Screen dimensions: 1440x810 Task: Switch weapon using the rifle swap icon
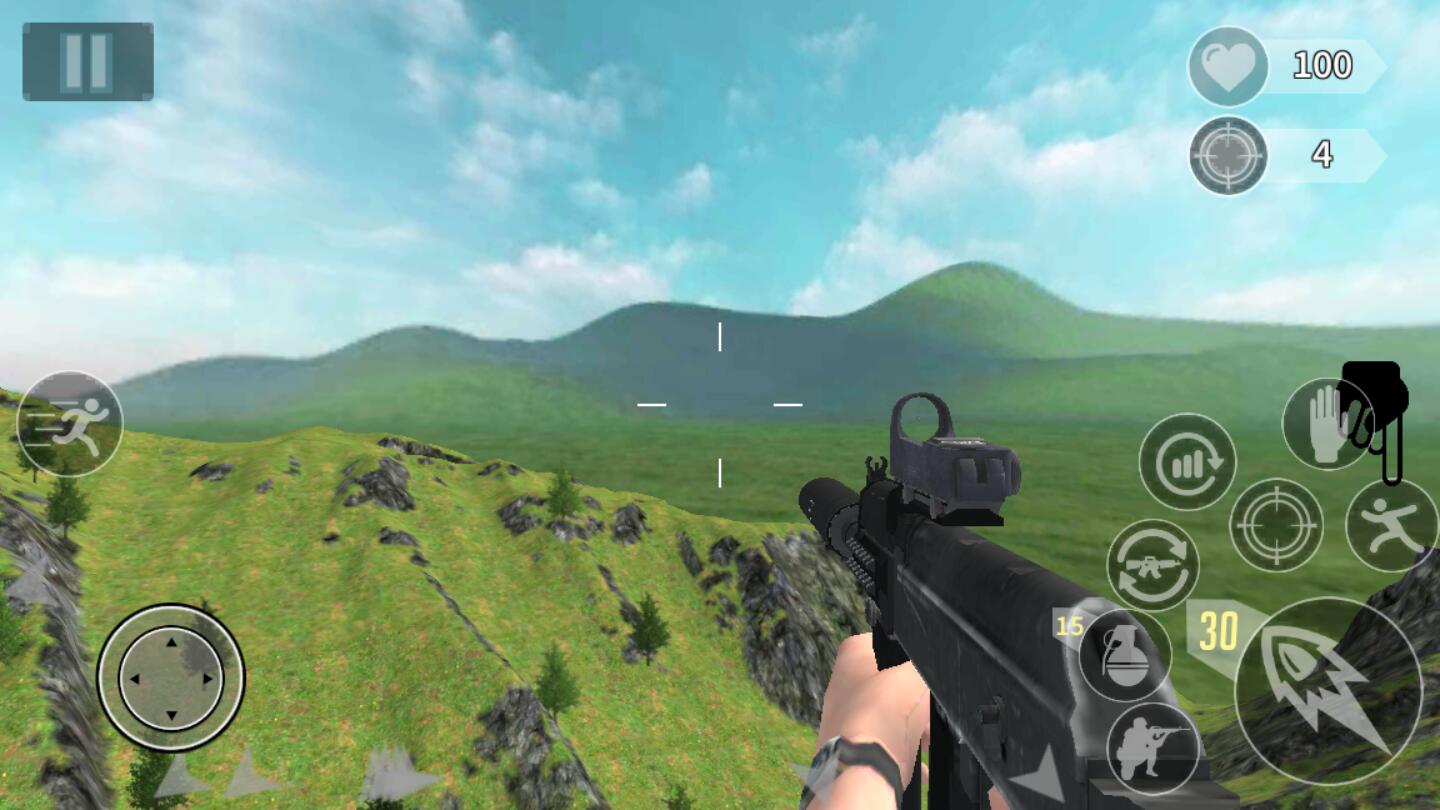pyautogui.click(x=1153, y=565)
